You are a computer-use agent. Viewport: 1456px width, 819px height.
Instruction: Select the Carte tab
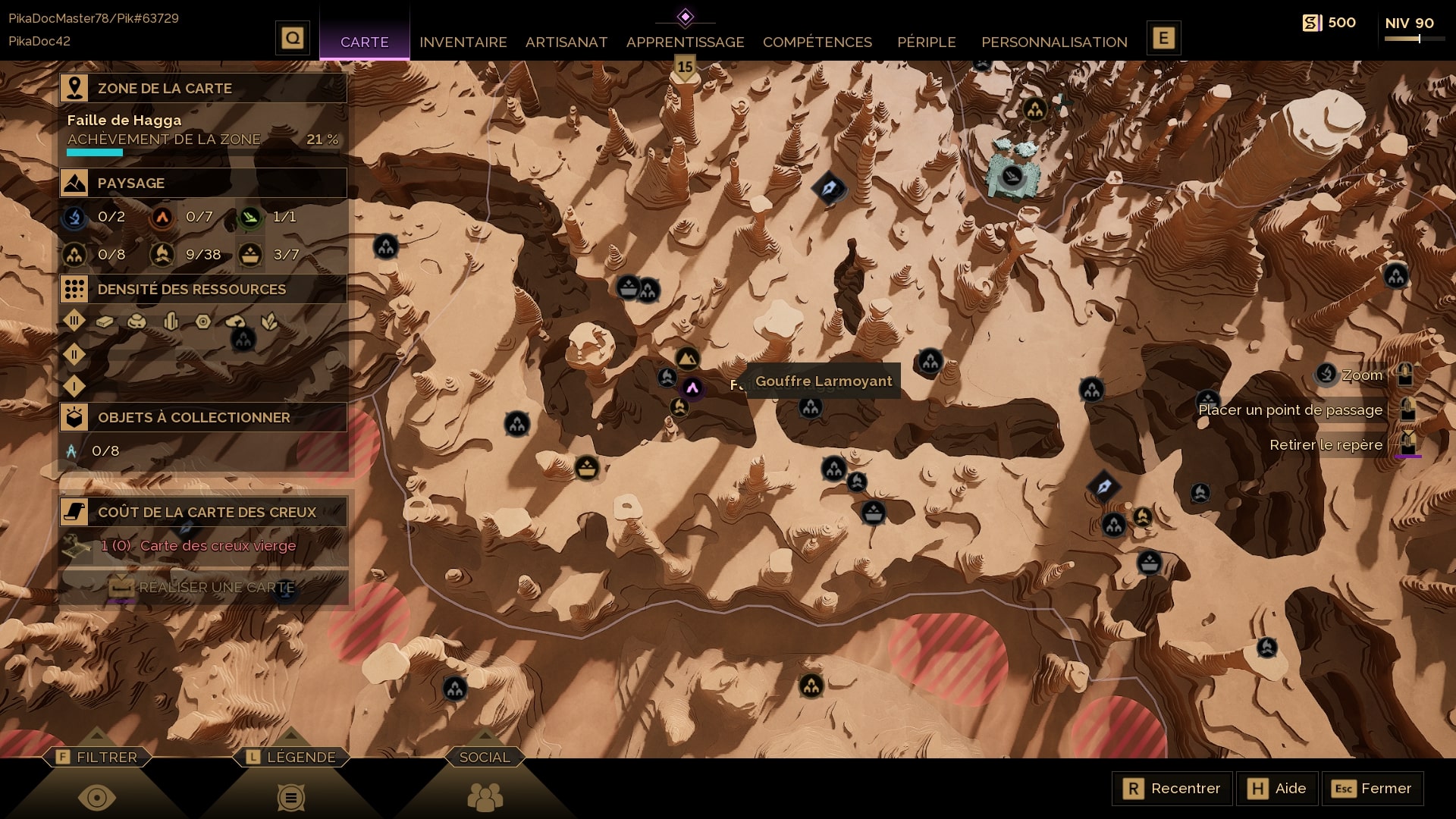pos(364,42)
